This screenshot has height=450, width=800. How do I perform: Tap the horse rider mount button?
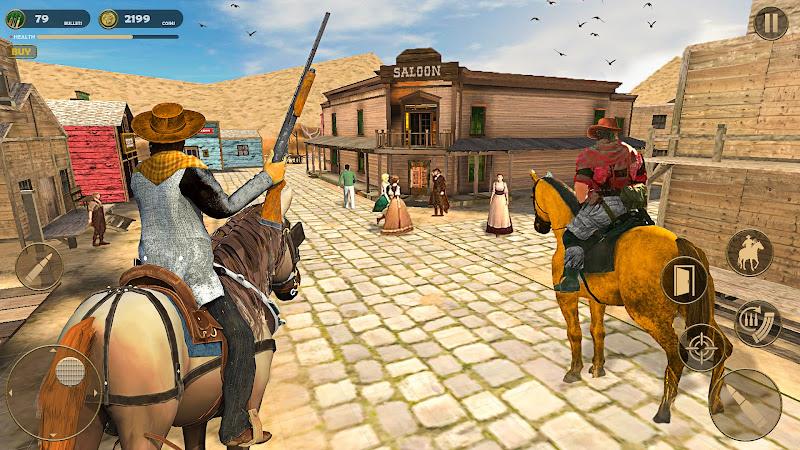[x=748, y=253]
